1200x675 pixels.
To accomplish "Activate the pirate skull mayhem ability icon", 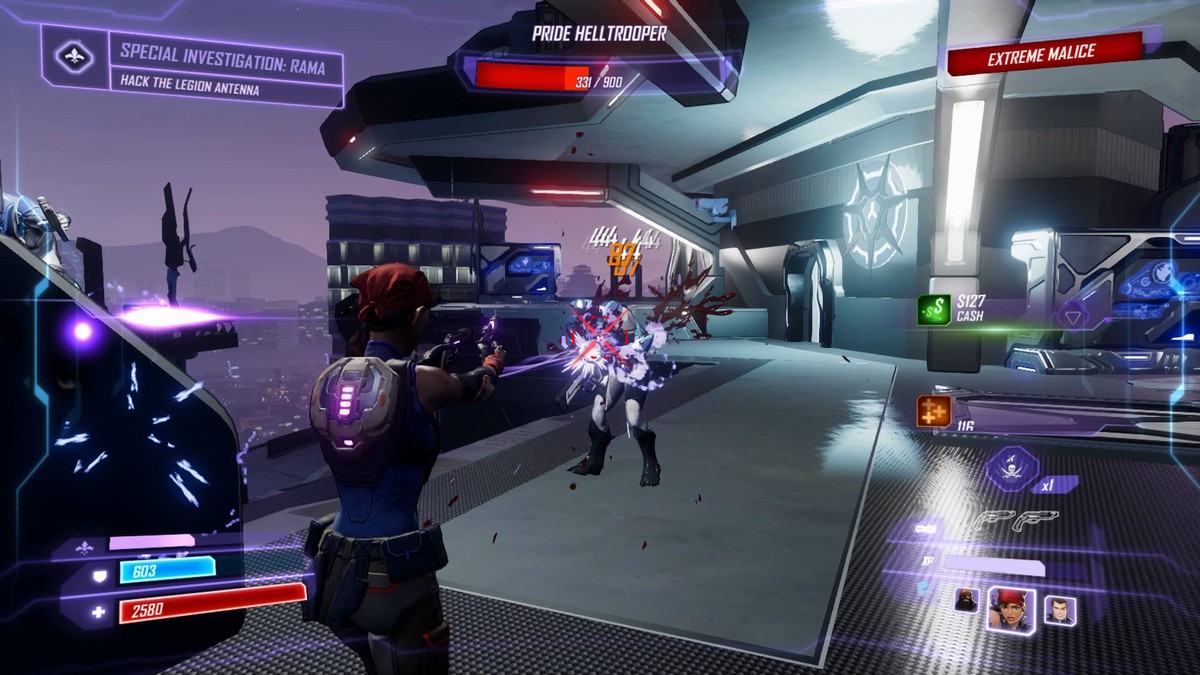I will click(1013, 468).
